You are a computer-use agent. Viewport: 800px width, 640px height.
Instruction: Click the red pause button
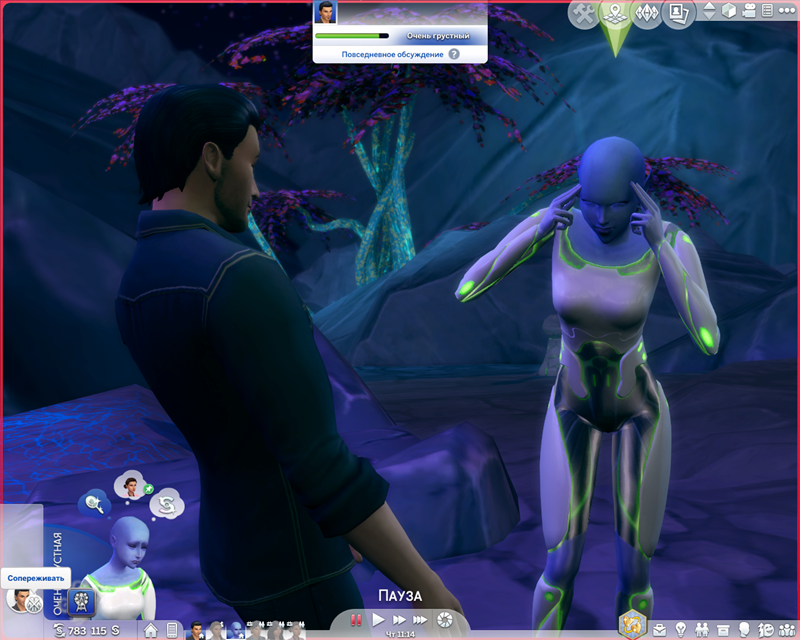[x=356, y=621]
